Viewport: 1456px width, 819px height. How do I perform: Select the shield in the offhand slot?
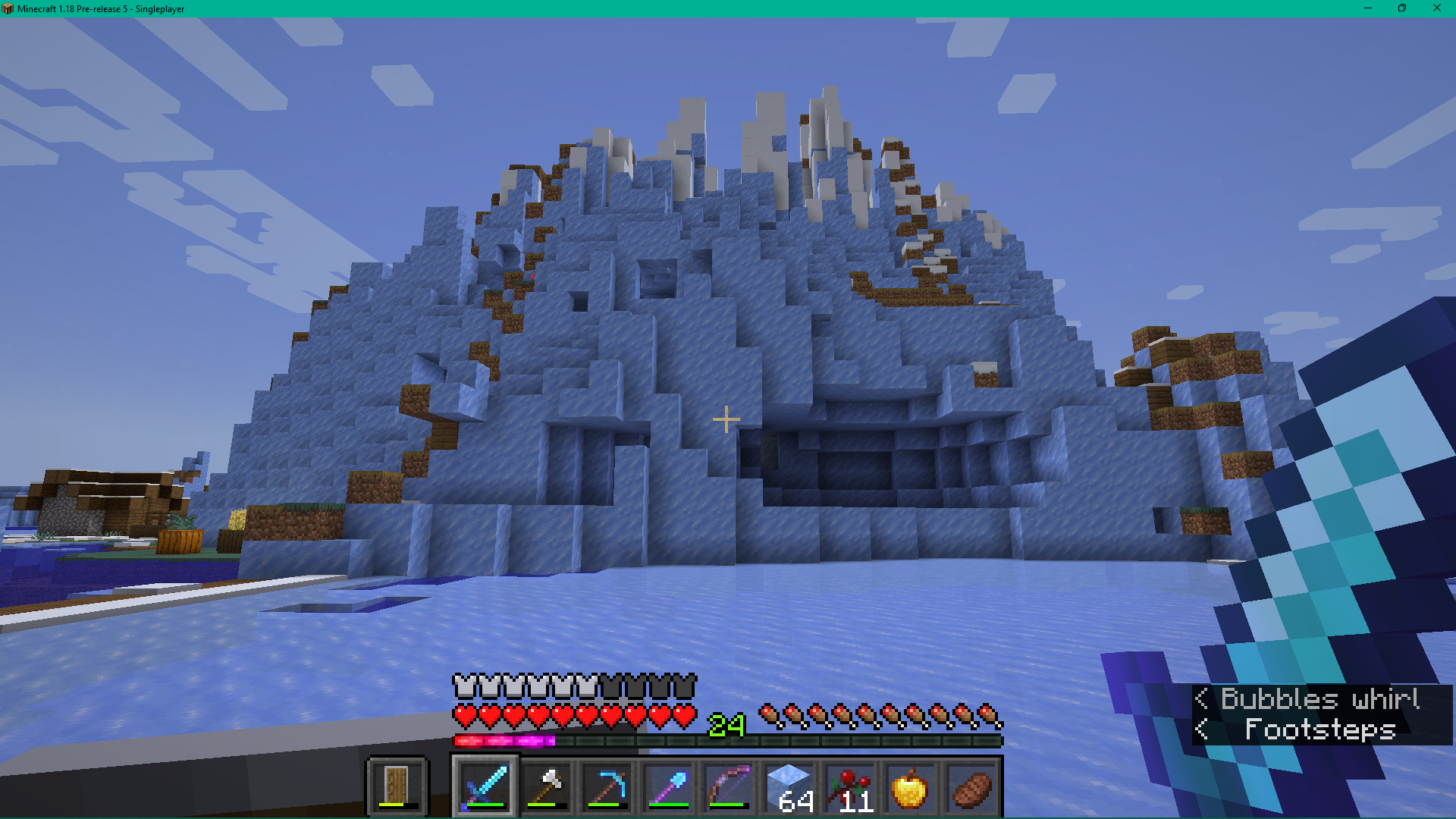(x=397, y=786)
